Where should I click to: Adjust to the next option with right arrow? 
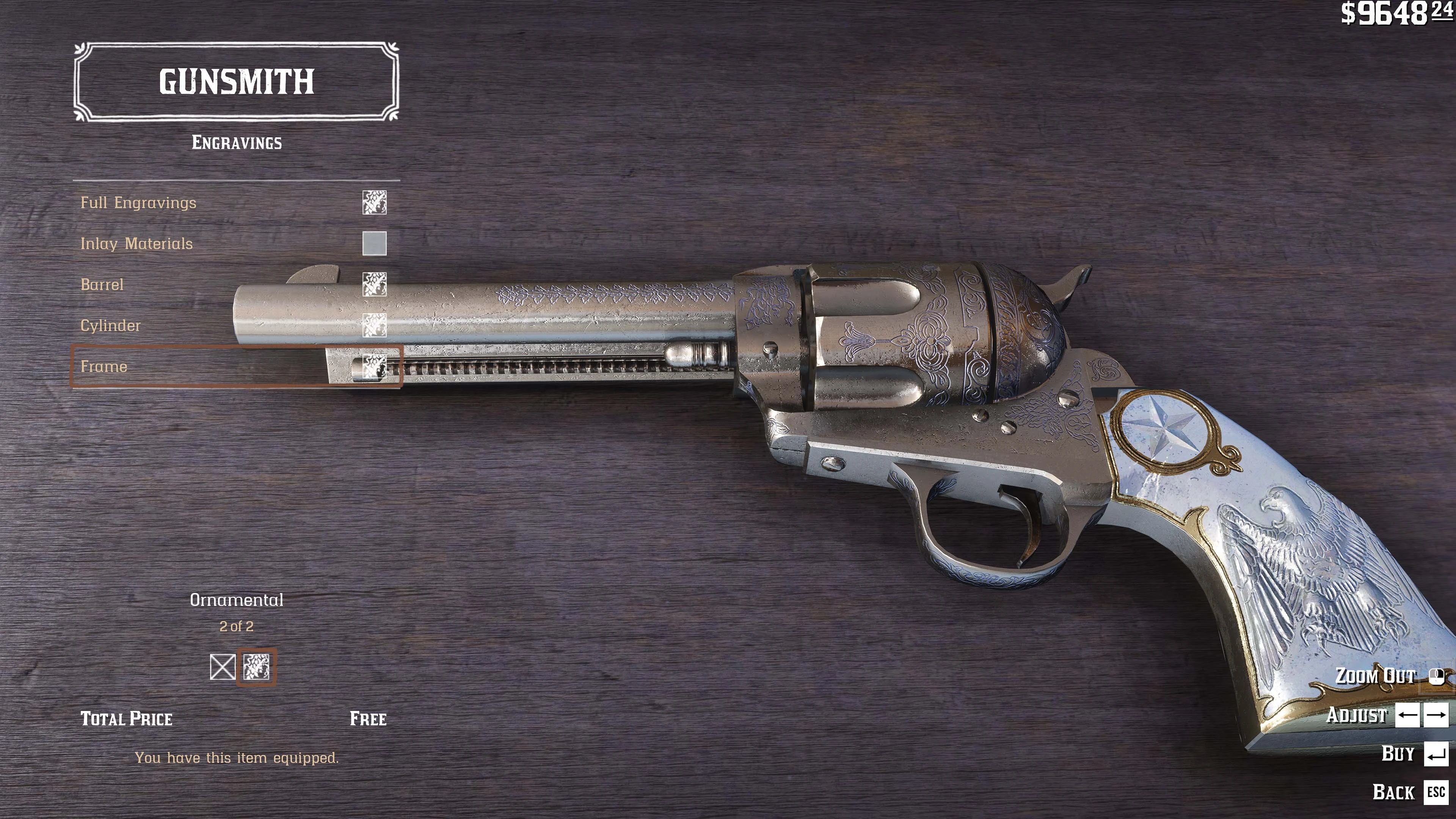tap(1436, 715)
